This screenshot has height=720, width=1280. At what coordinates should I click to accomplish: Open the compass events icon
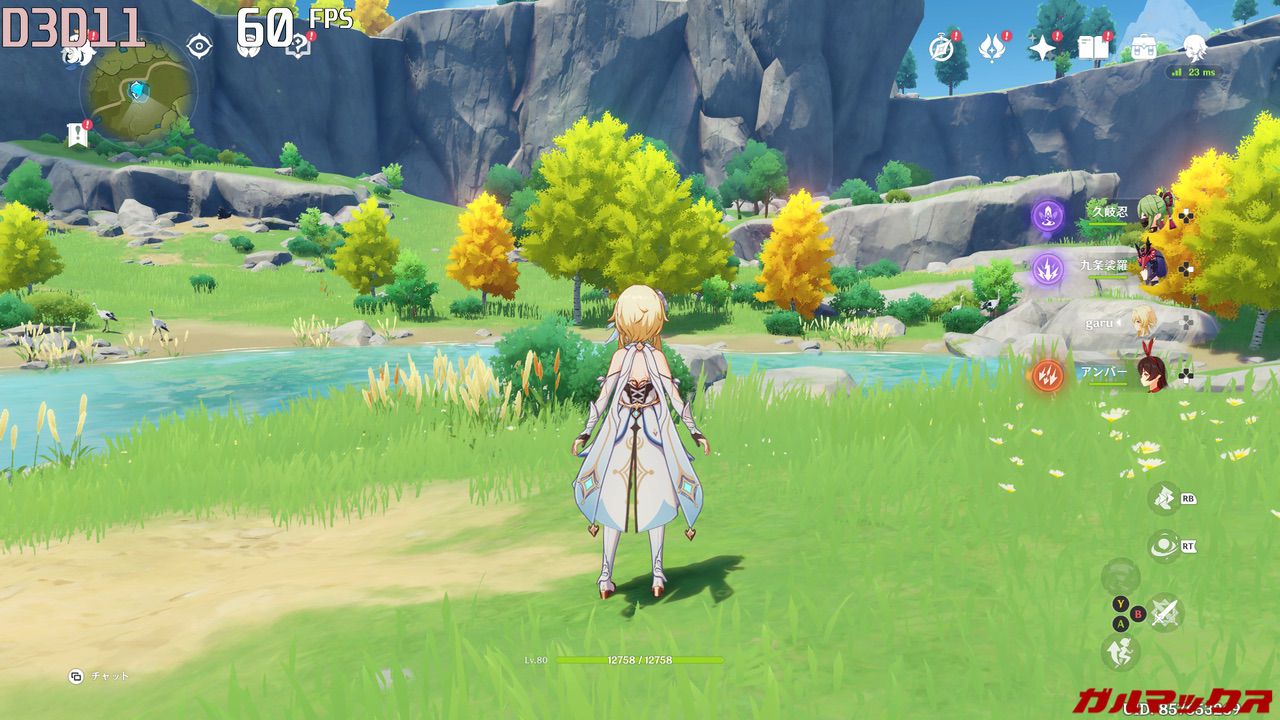coord(942,47)
